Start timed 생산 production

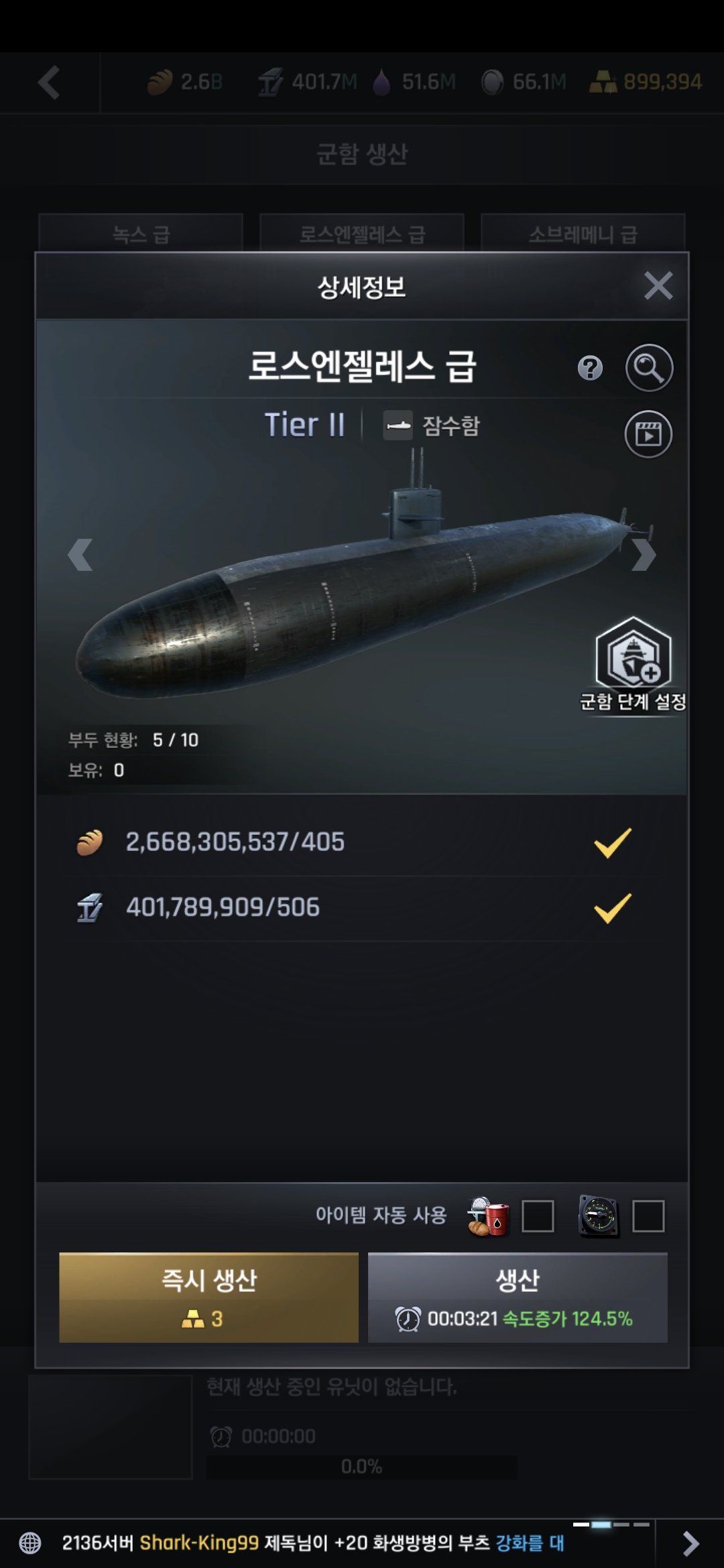[518, 1297]
